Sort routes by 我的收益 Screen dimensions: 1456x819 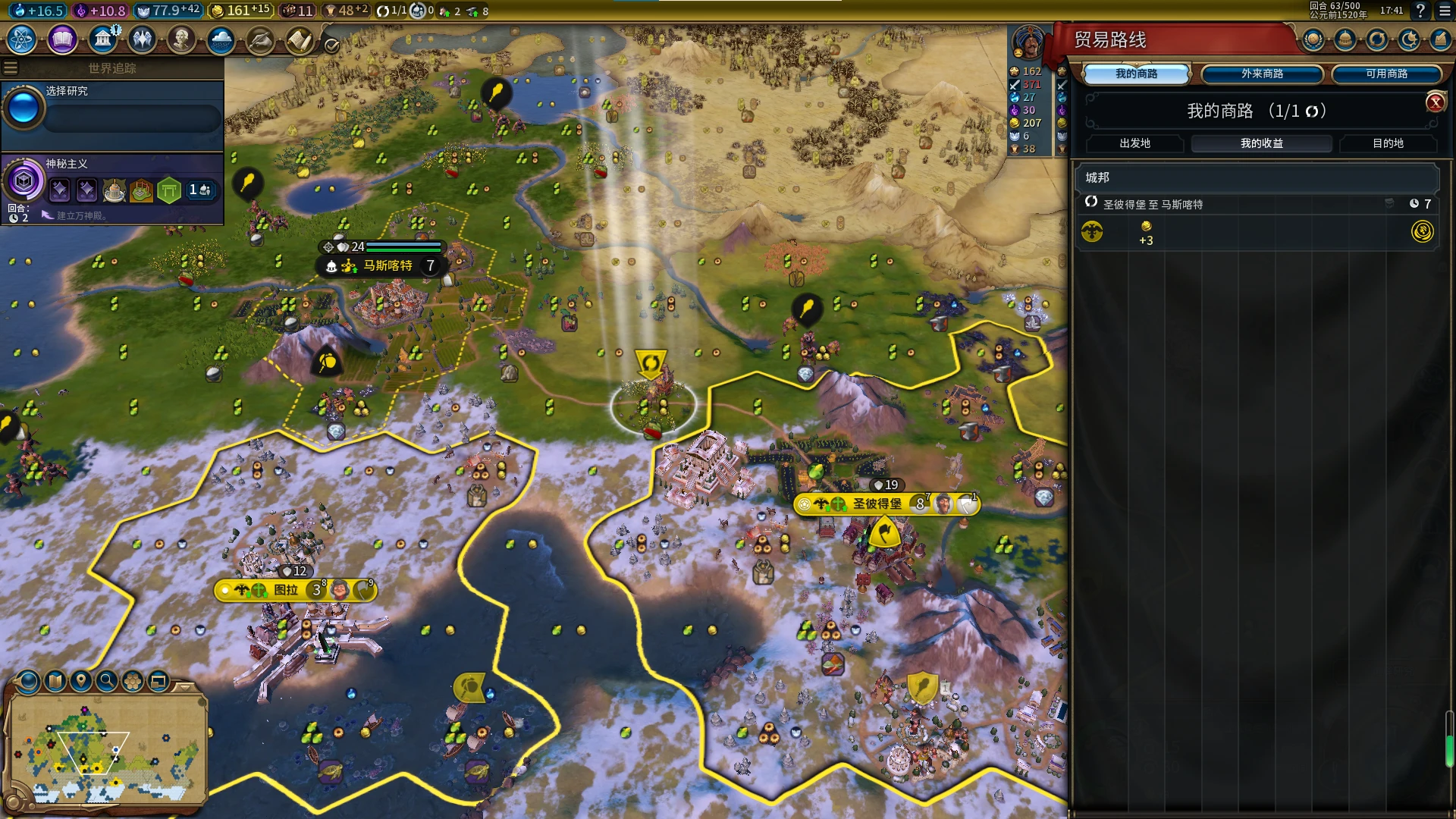pyautogui.click(x=1261, y=143)
